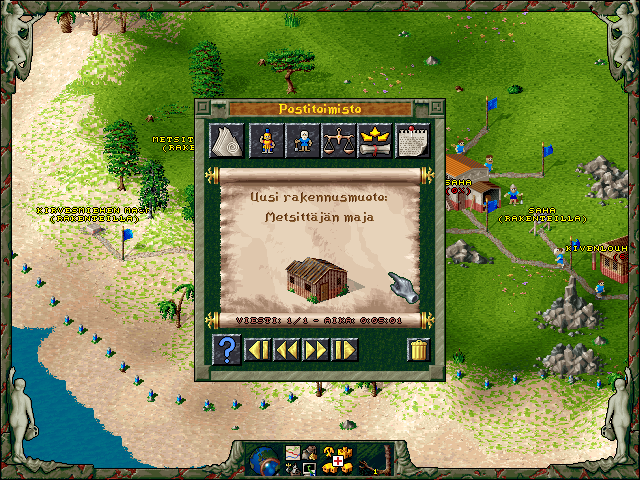
Task: Click the pointing hand on the message
Action: 404,287
